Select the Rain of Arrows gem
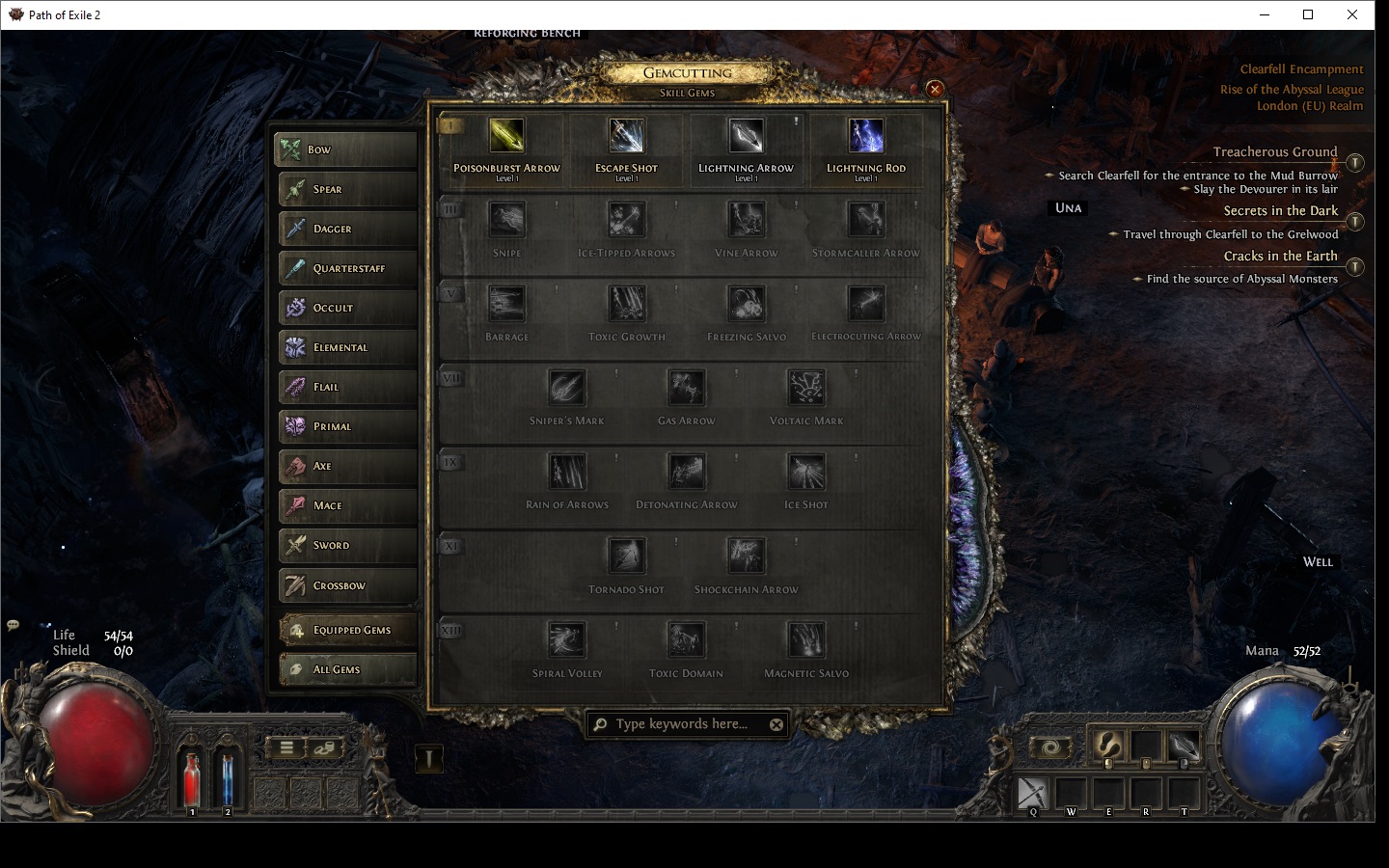 pos(567,473)
